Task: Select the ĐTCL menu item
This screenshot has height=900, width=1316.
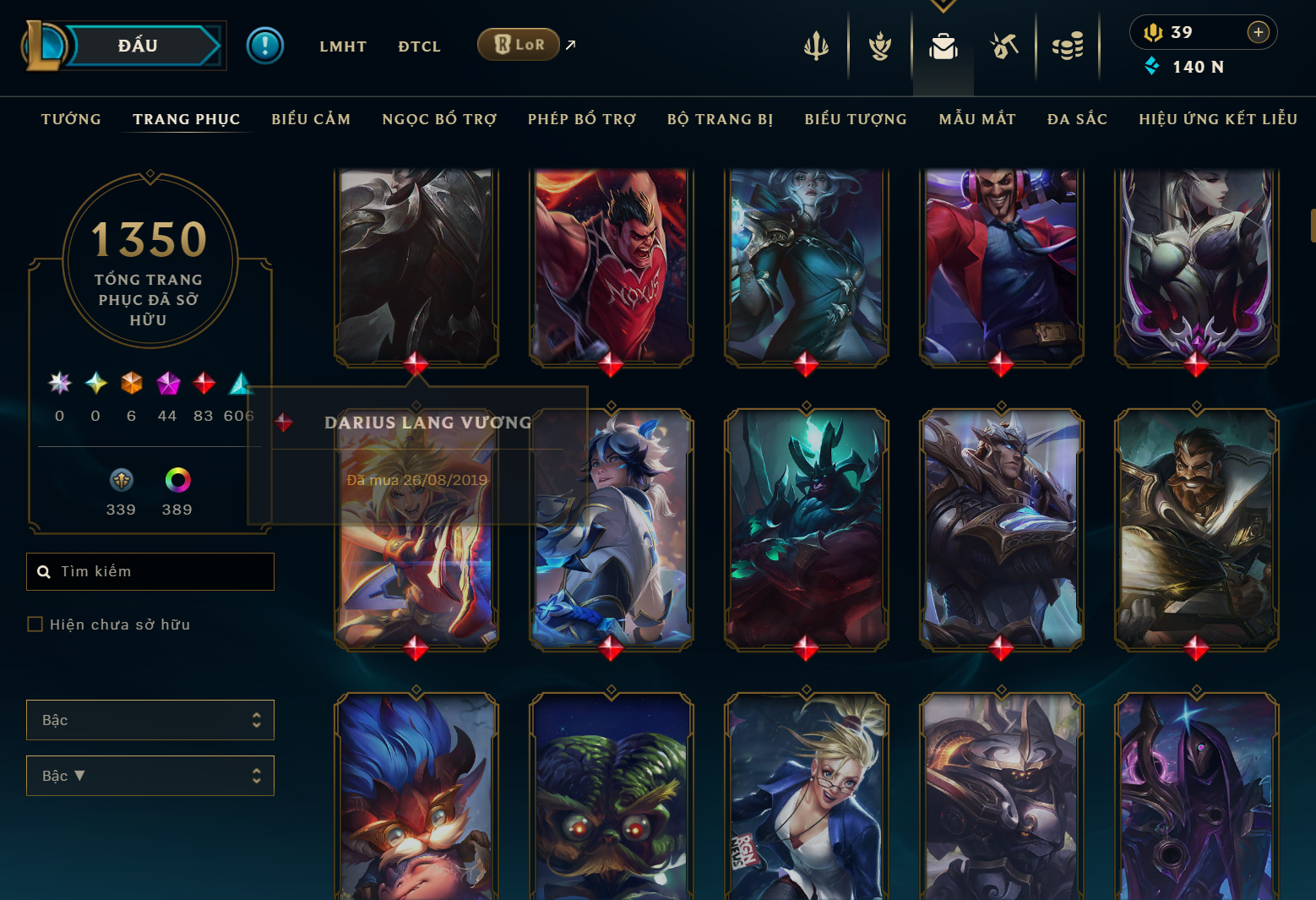Action: [419, 46]
